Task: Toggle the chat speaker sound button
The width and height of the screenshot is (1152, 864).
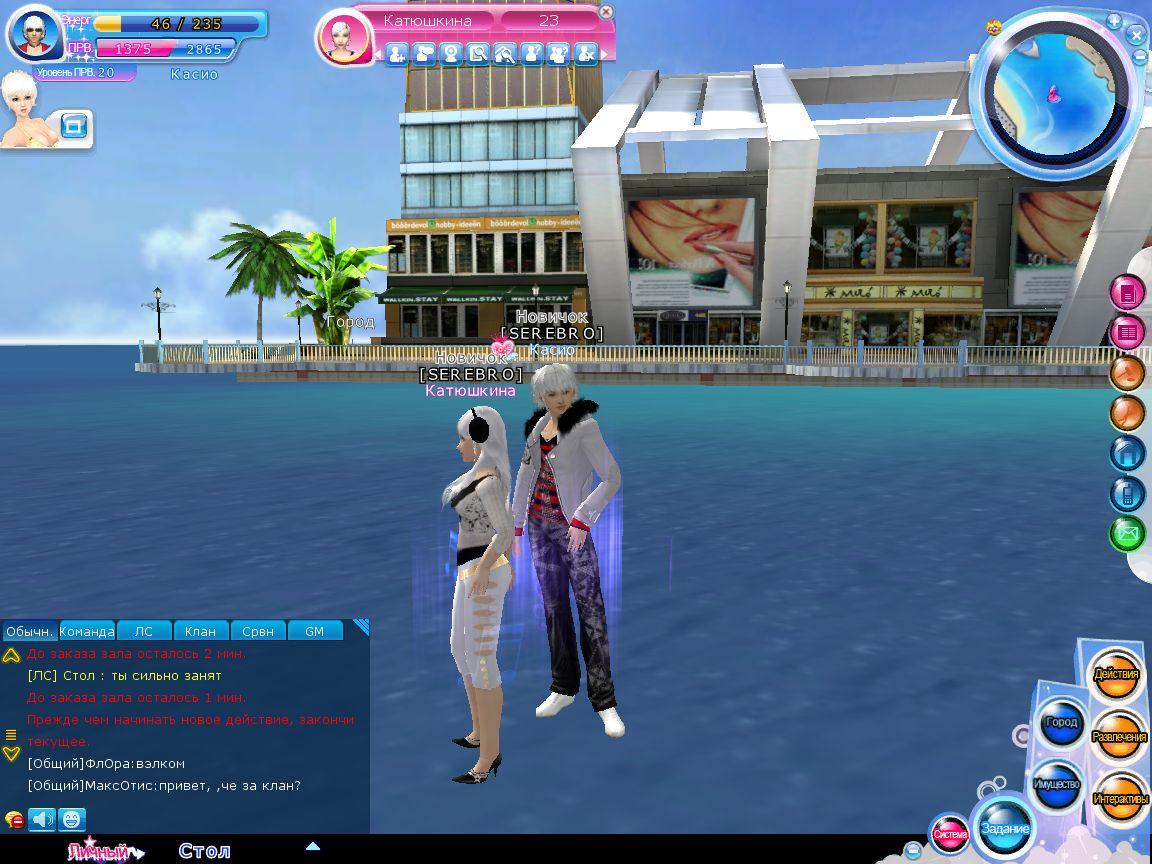Action: point(42,819)
